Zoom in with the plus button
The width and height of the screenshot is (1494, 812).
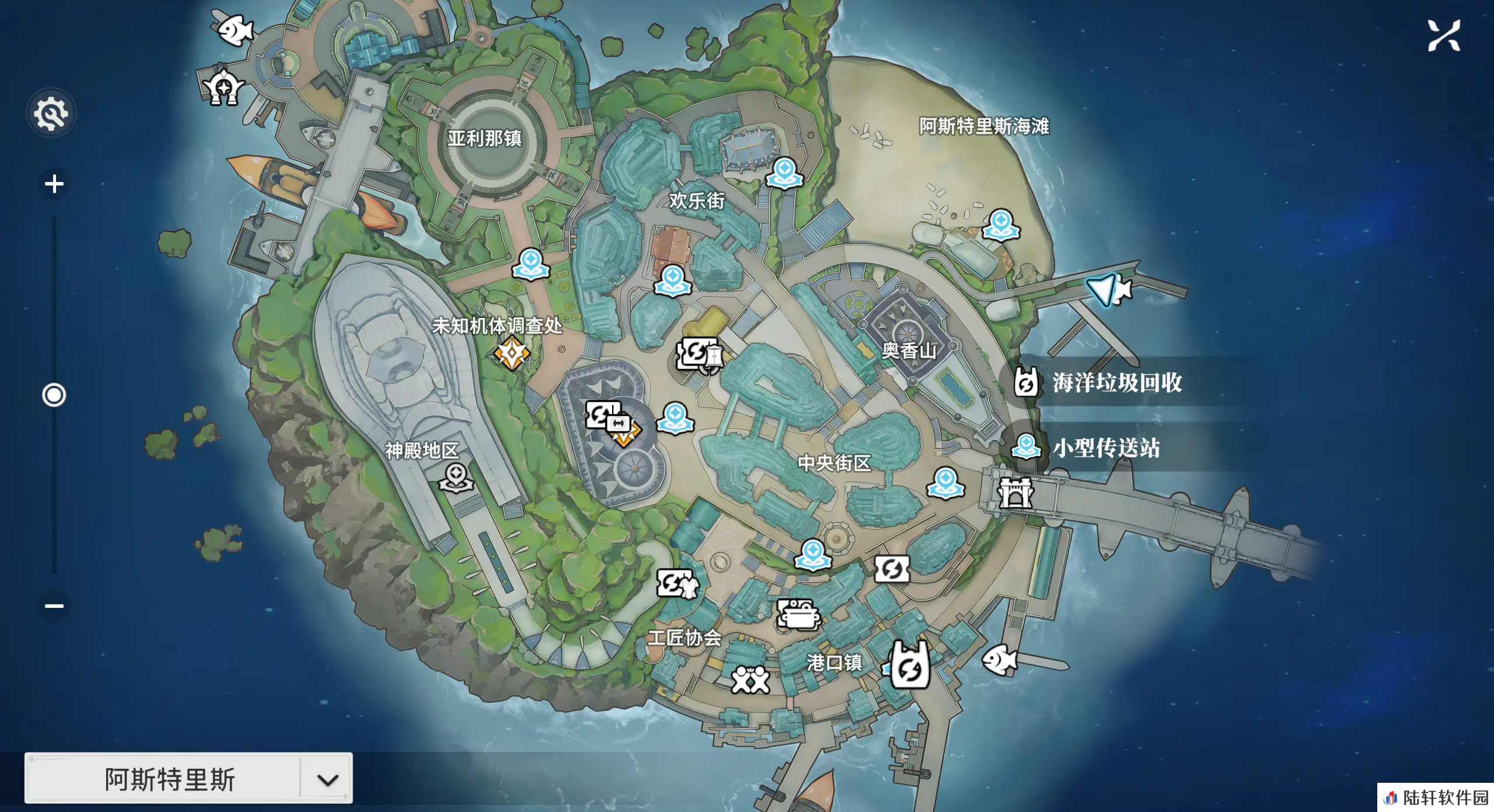point(54,184)
